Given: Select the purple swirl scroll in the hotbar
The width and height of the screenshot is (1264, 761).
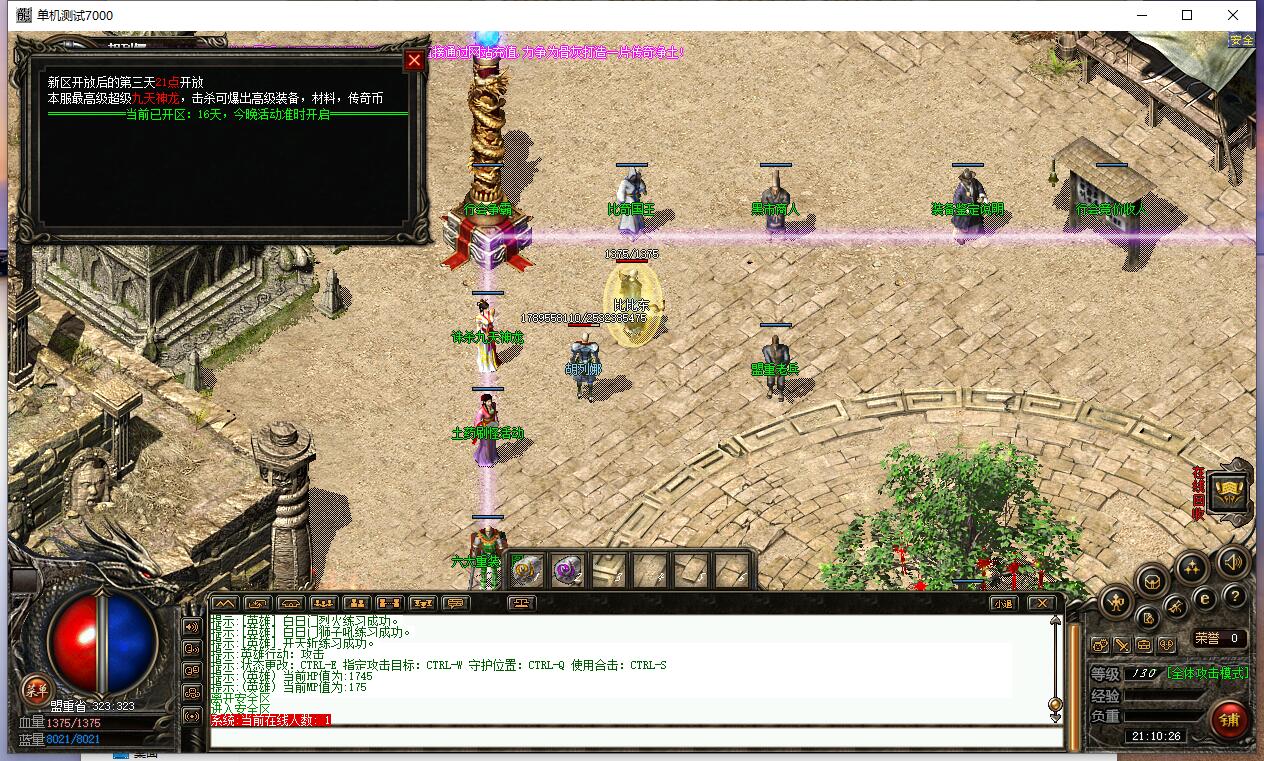Looking at the screenshot, I should point(567,570).
